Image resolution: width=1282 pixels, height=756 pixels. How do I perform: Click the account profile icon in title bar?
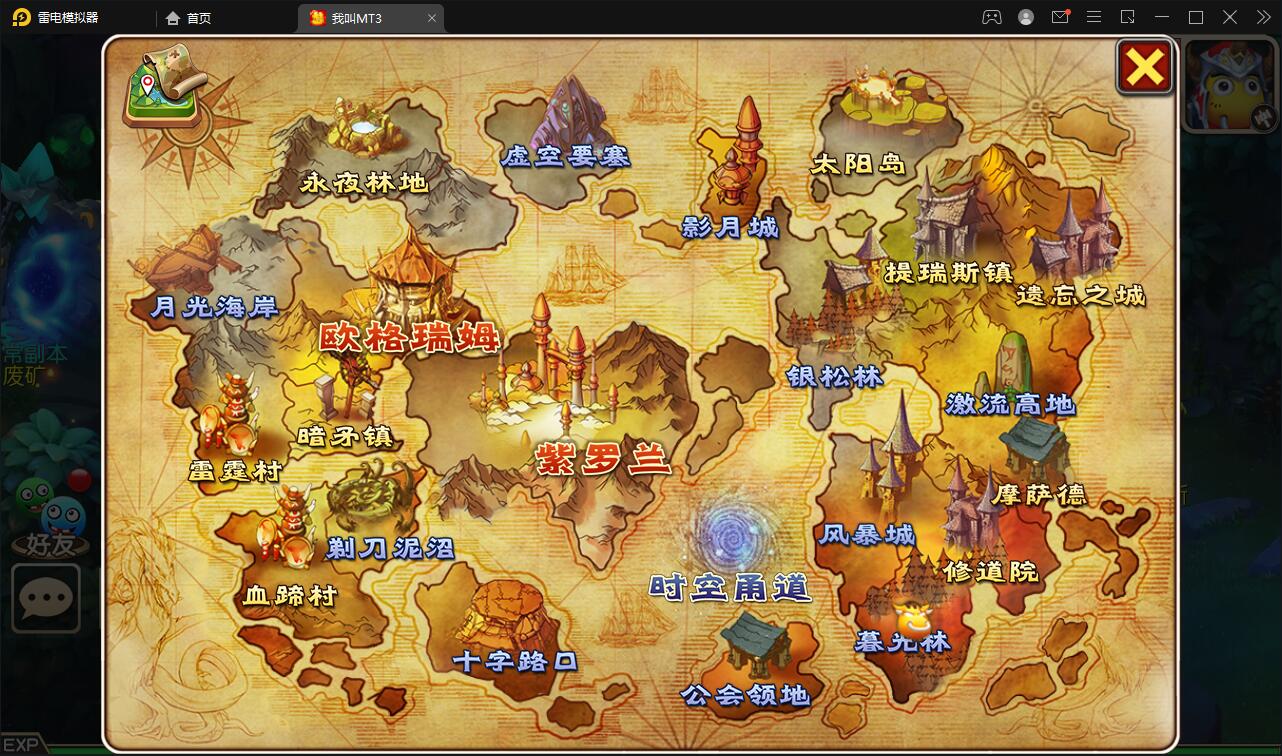[x=1026, y=17]
